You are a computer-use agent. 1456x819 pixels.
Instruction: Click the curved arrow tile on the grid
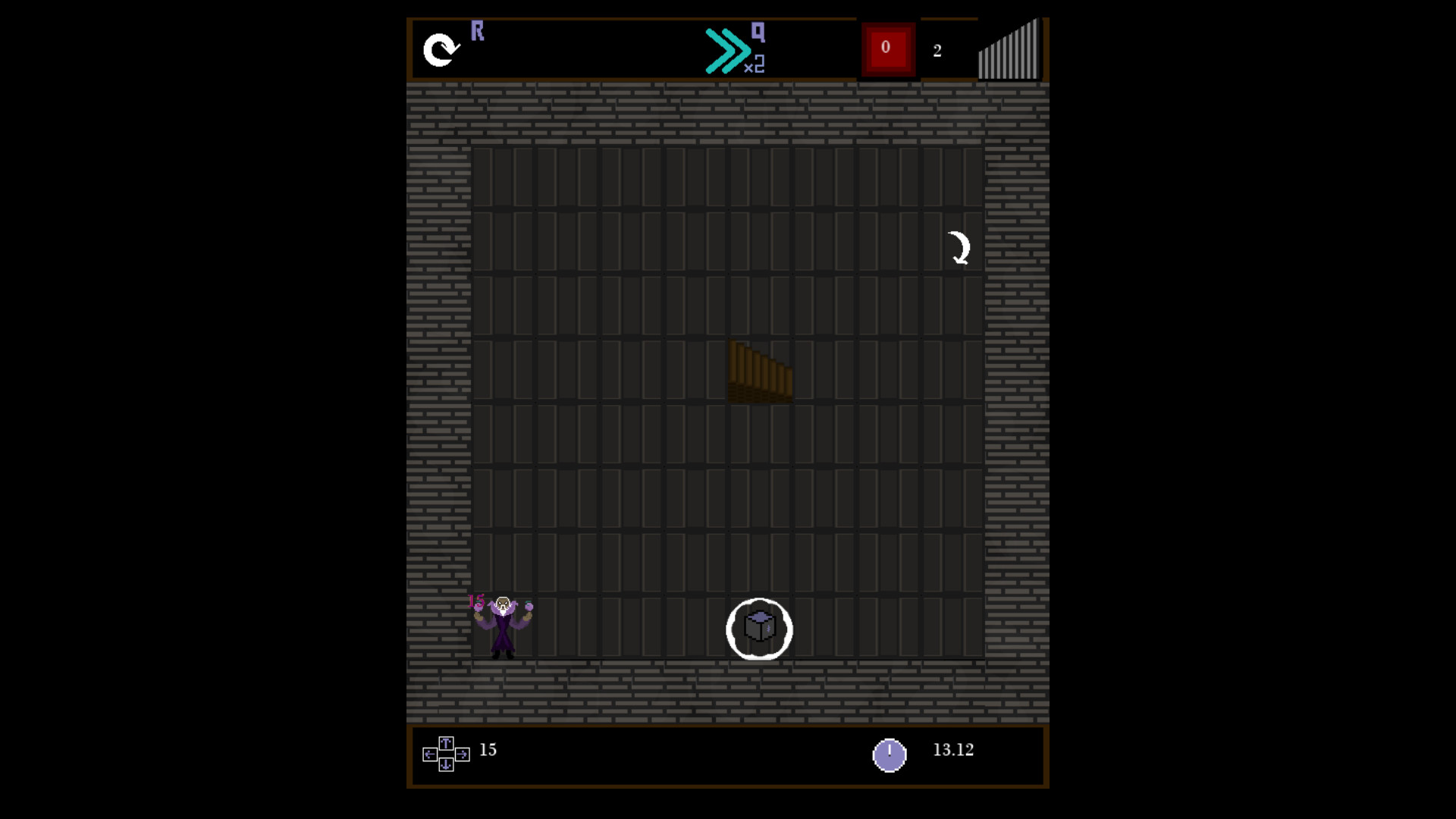[959, 246]
